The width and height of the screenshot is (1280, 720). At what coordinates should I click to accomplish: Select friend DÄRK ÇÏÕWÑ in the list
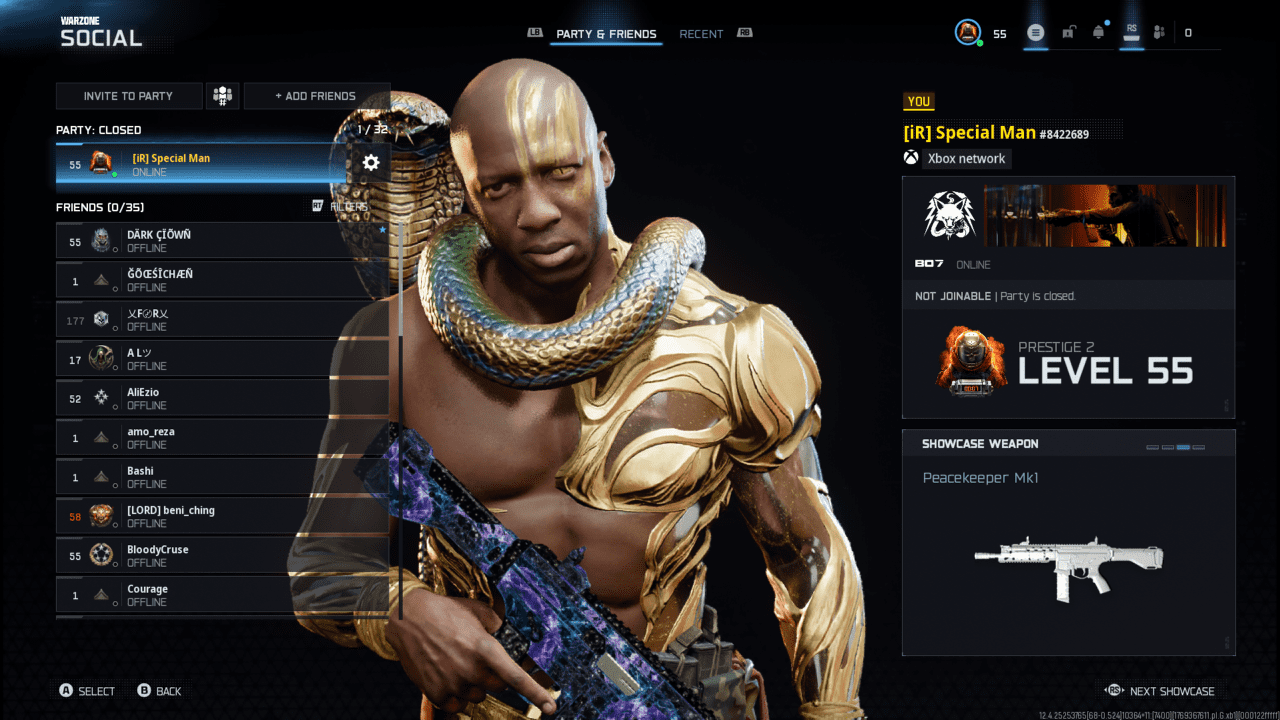[x=222, y=241]
